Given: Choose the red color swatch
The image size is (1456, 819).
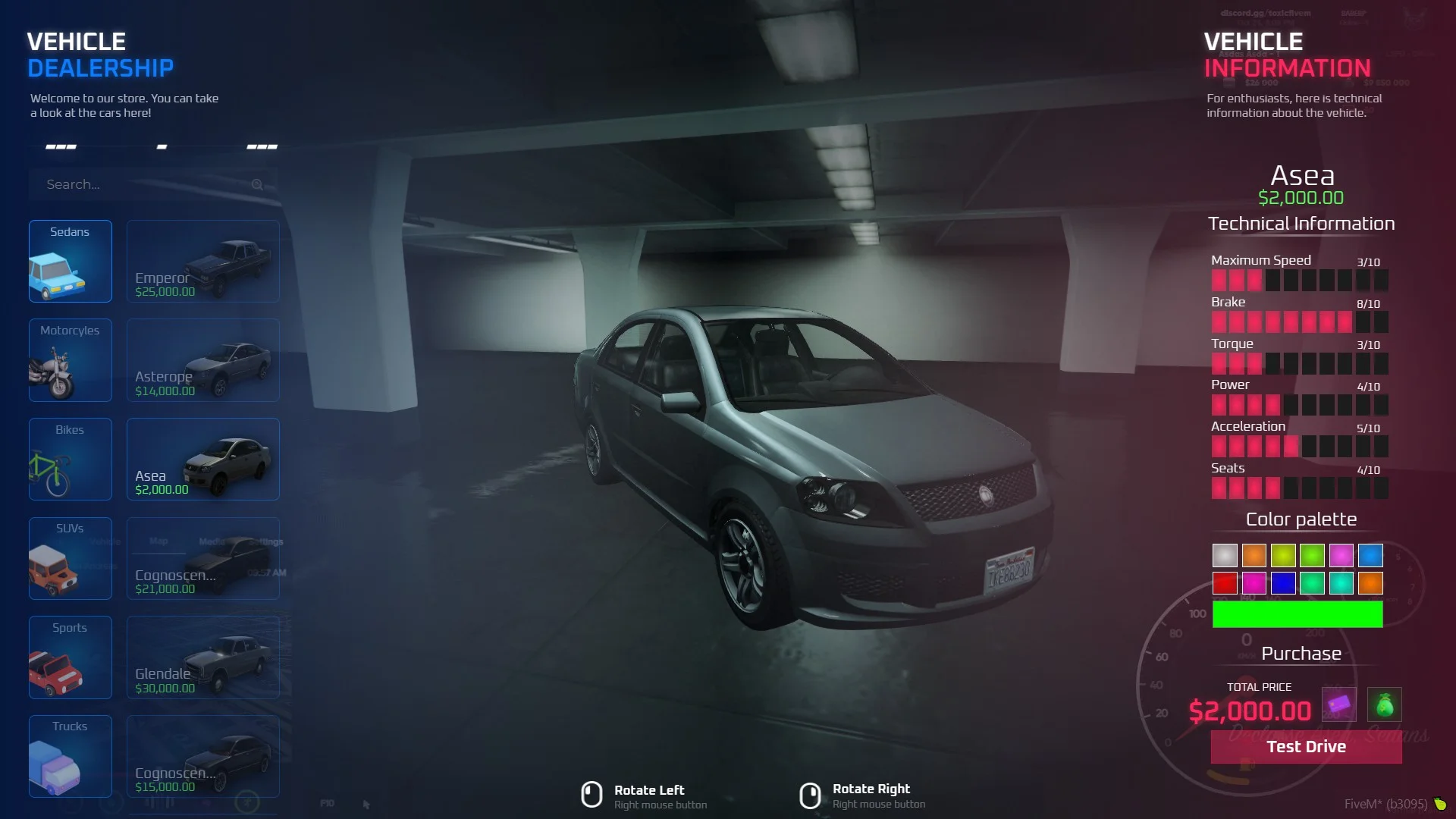Looking at the screenshot, I should [x=1225, y=583].
